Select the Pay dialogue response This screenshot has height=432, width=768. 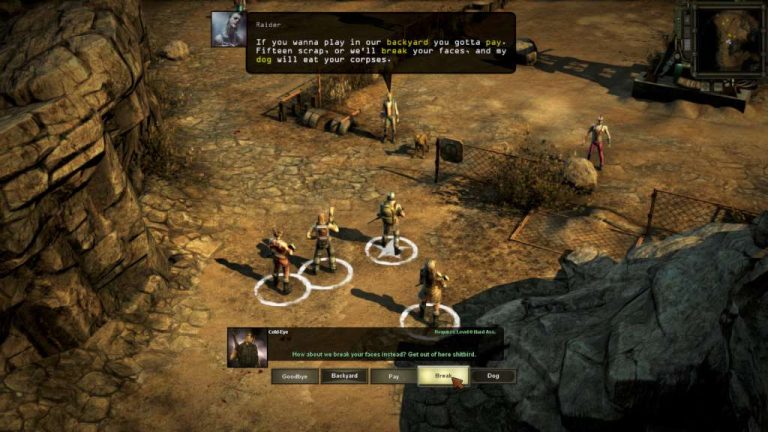(x=393, y=377)
